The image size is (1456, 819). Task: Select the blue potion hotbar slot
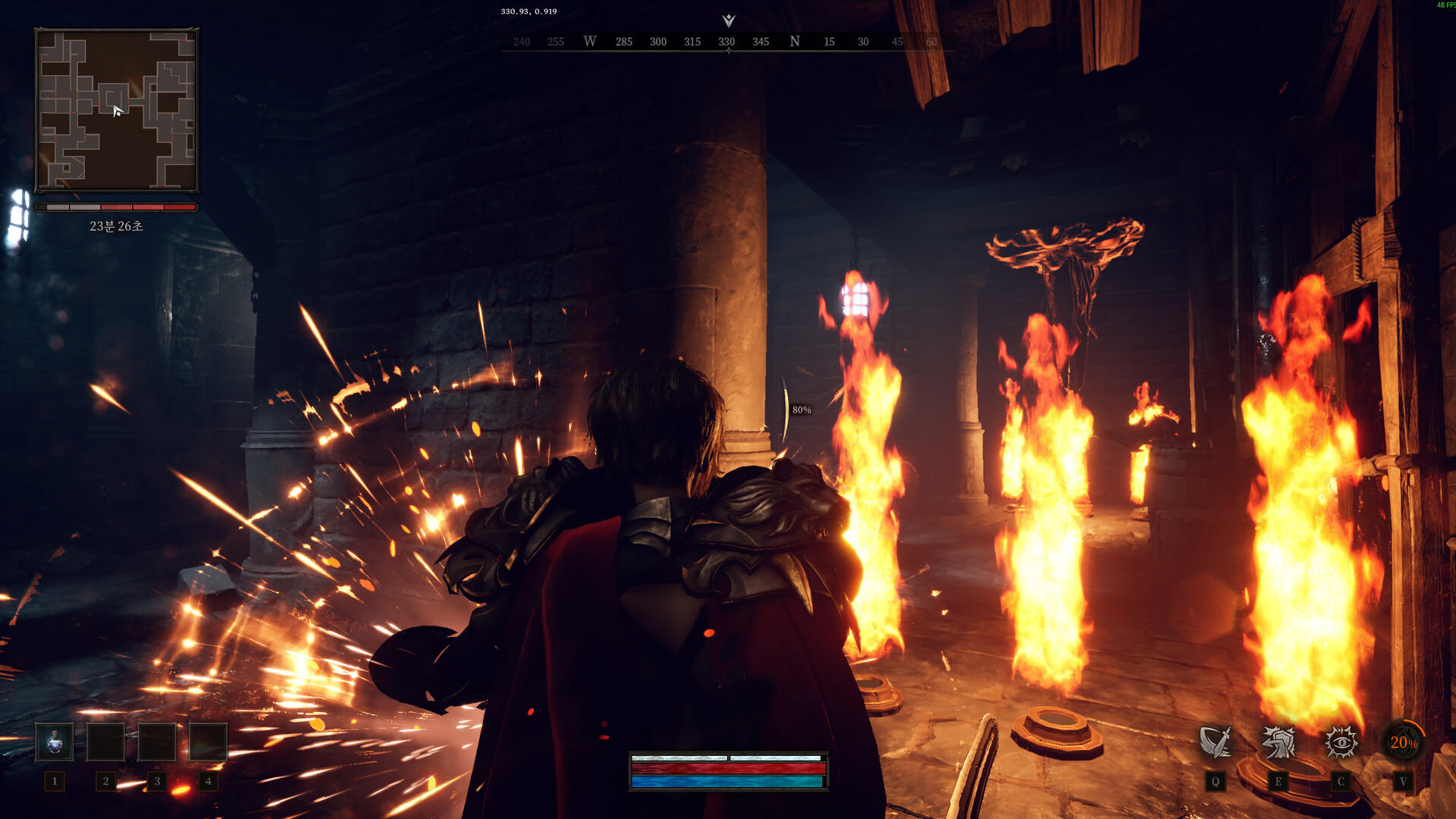(55, 742)
